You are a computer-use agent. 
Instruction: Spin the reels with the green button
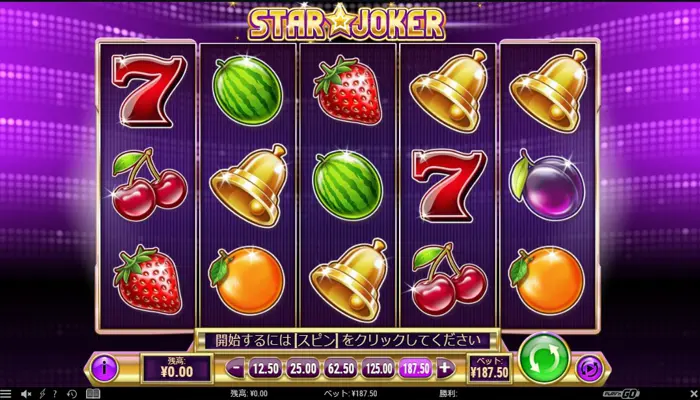click(544, 358)
